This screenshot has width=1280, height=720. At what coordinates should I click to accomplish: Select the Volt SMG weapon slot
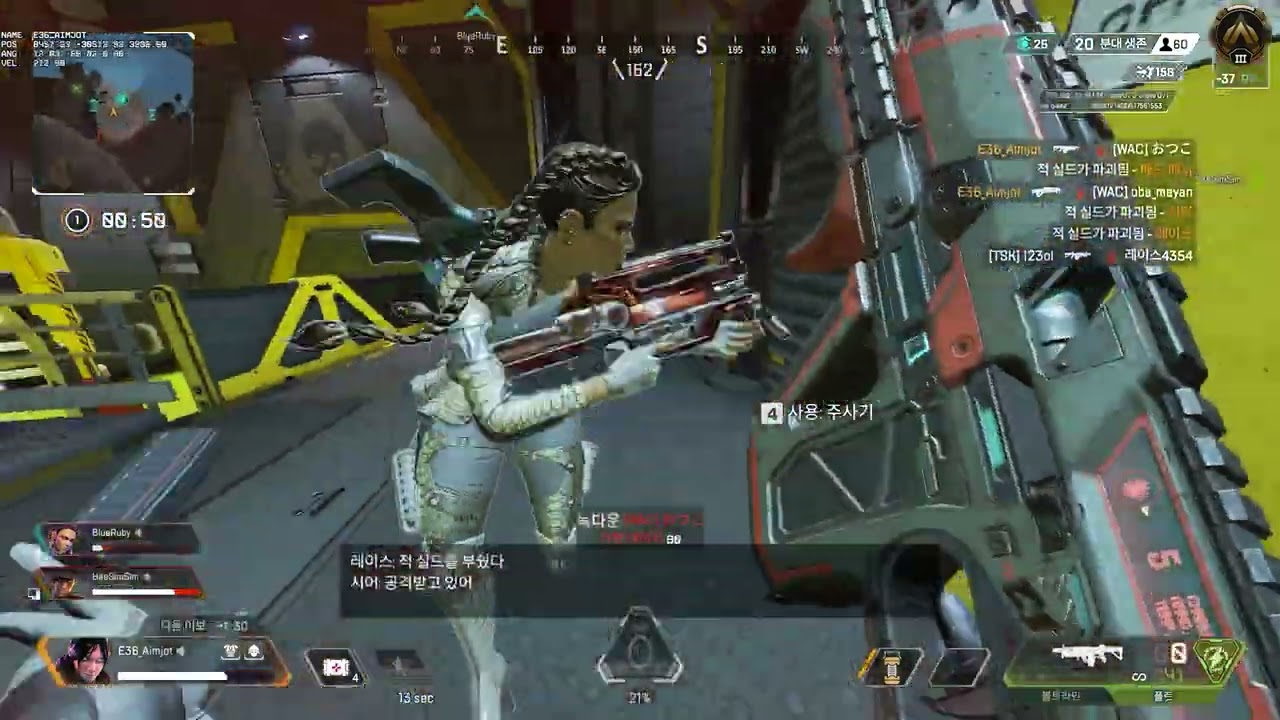pos(1087,658)
